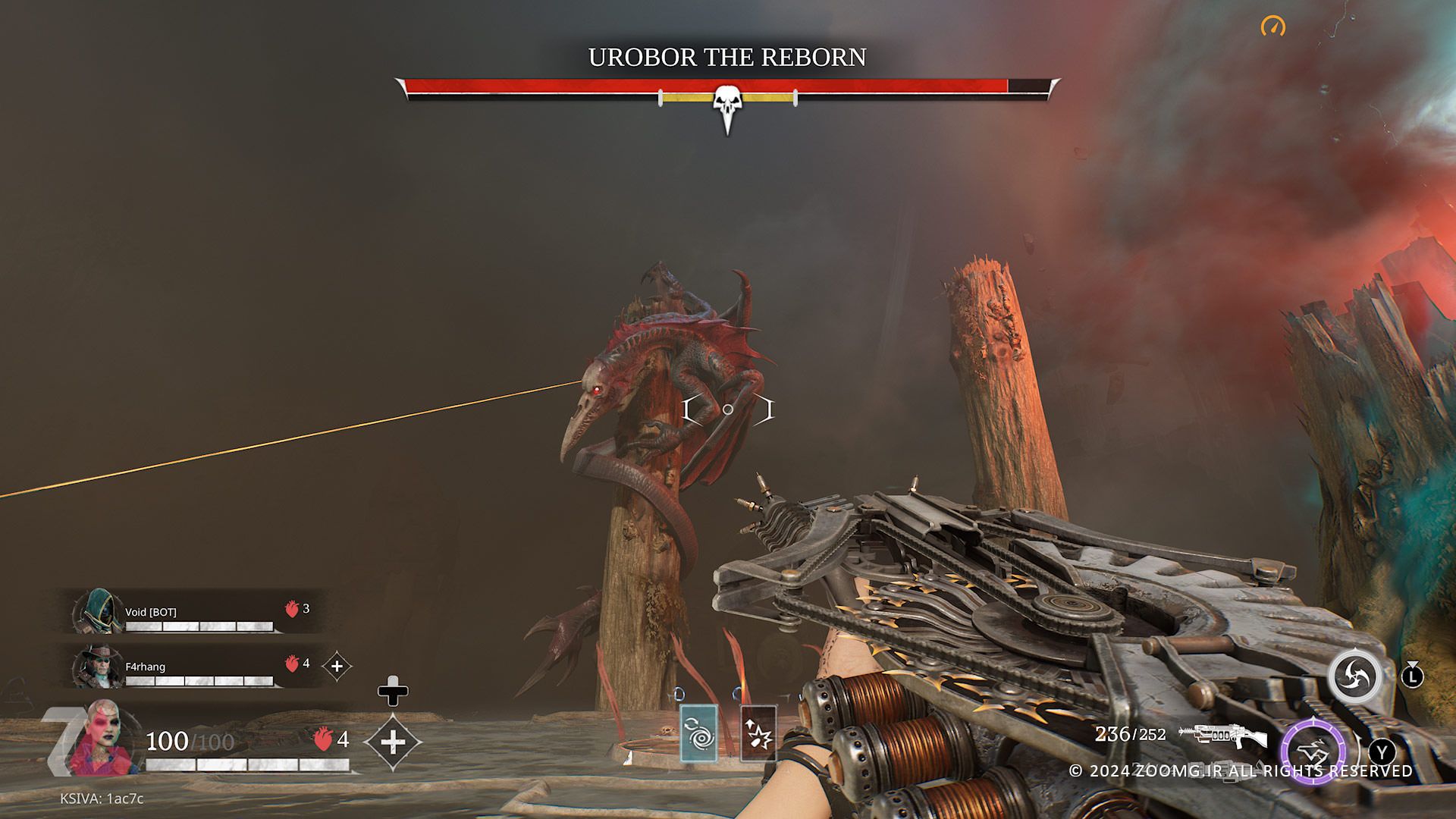Click the plus diamond beside F4rhang
1456x819 pixels.
click(x=337, y=667)
